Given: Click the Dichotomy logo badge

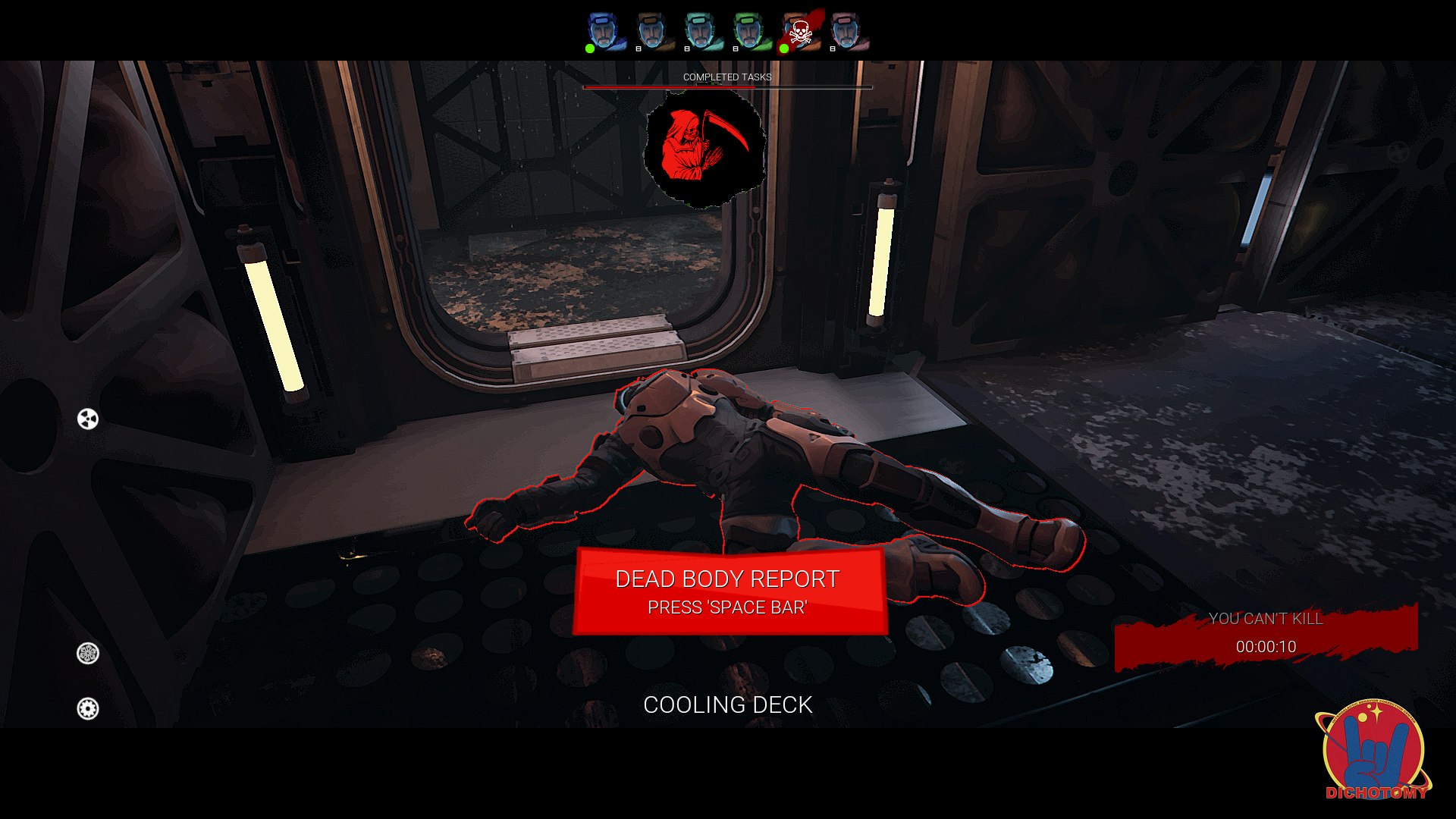Looking at the screenshot, I should tap(1373, 751).
